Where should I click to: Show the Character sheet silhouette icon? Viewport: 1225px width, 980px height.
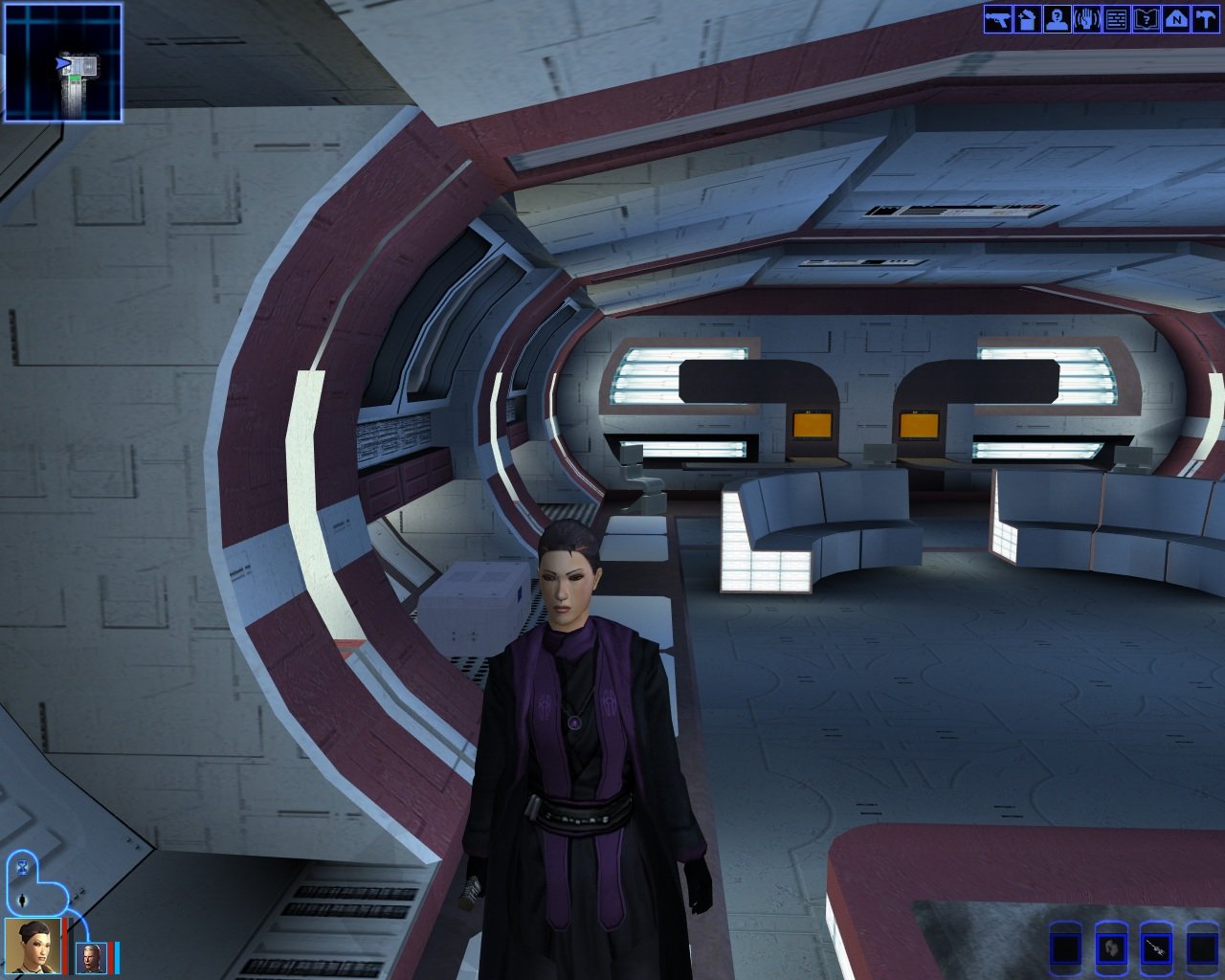pyautogui.click(x=1057, y=19)
